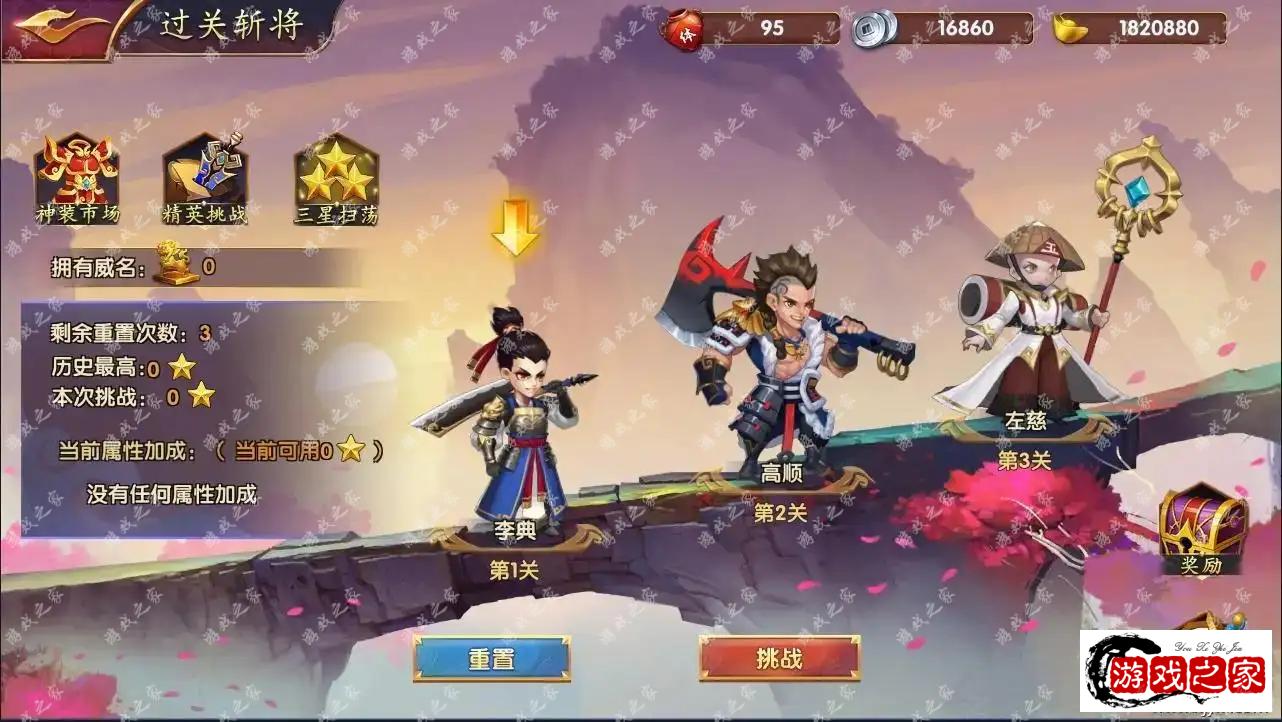
Task: Go back using the golden wing arrow
Action: (64, 28)
